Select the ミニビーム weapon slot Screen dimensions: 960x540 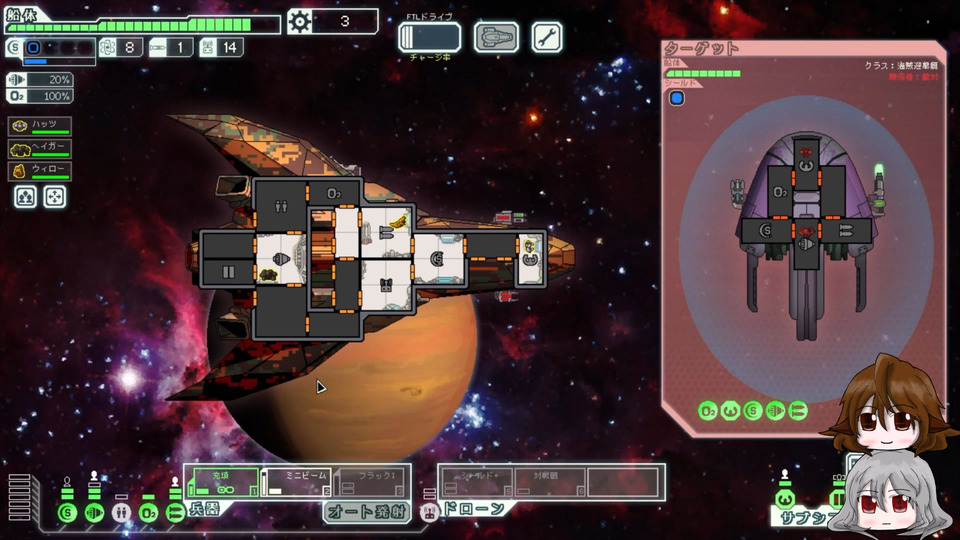296,481
